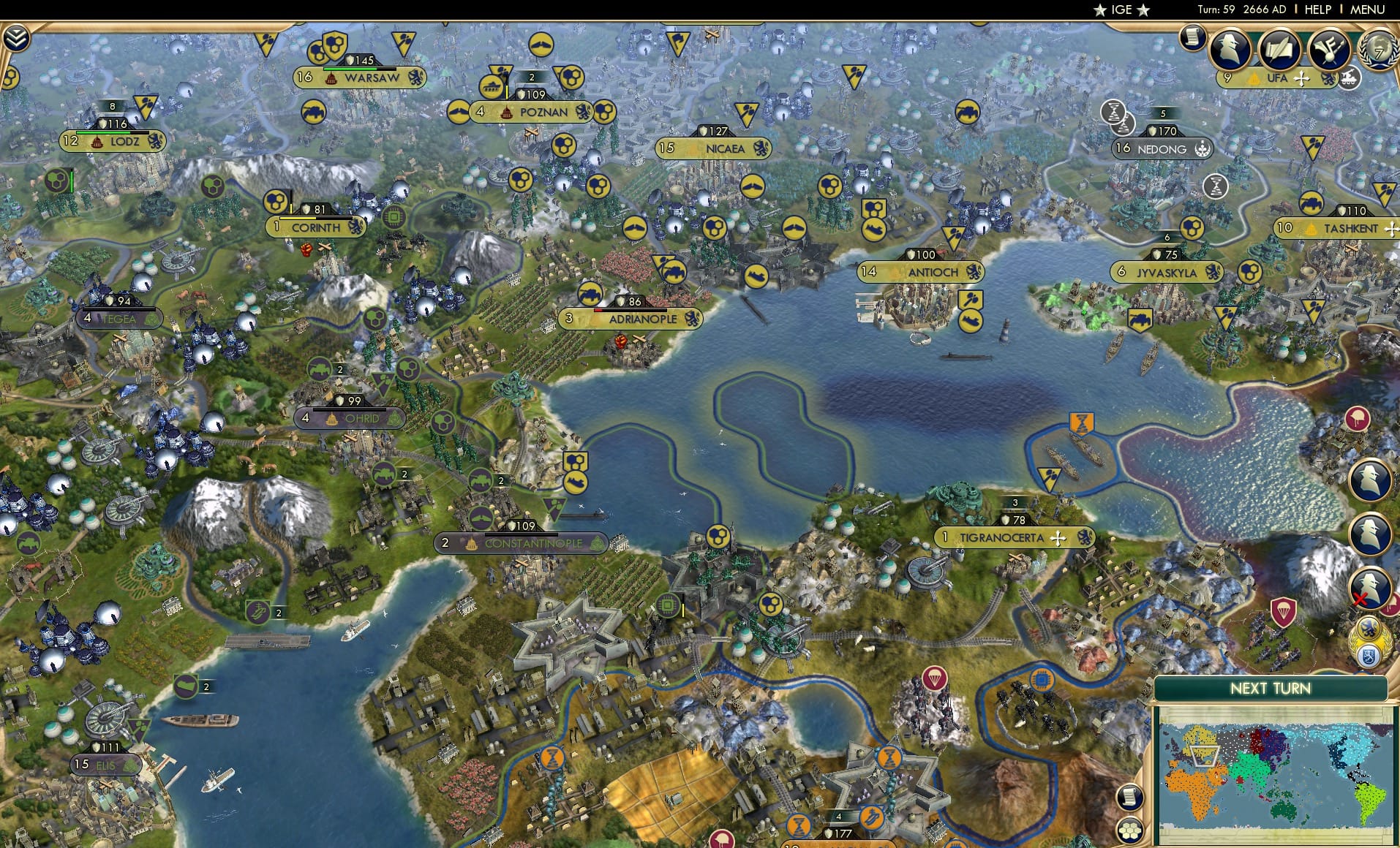Click the maroon great person notification icon
Image resolution: width=1400 pixels, height=848 pixels.
pos(1357,417)
